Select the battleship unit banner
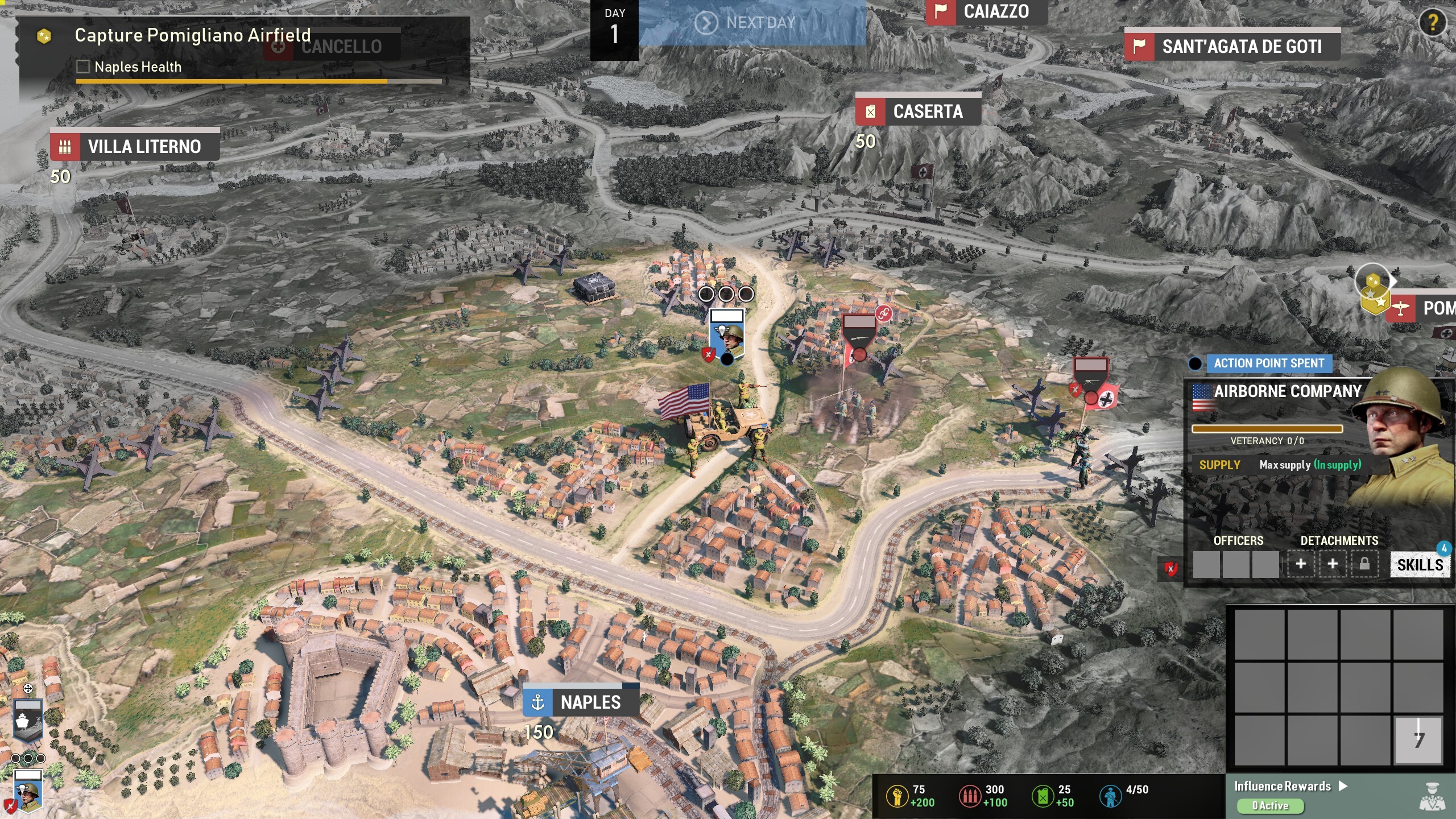The height and width of the screenshot is (819, 1456). 27,720
